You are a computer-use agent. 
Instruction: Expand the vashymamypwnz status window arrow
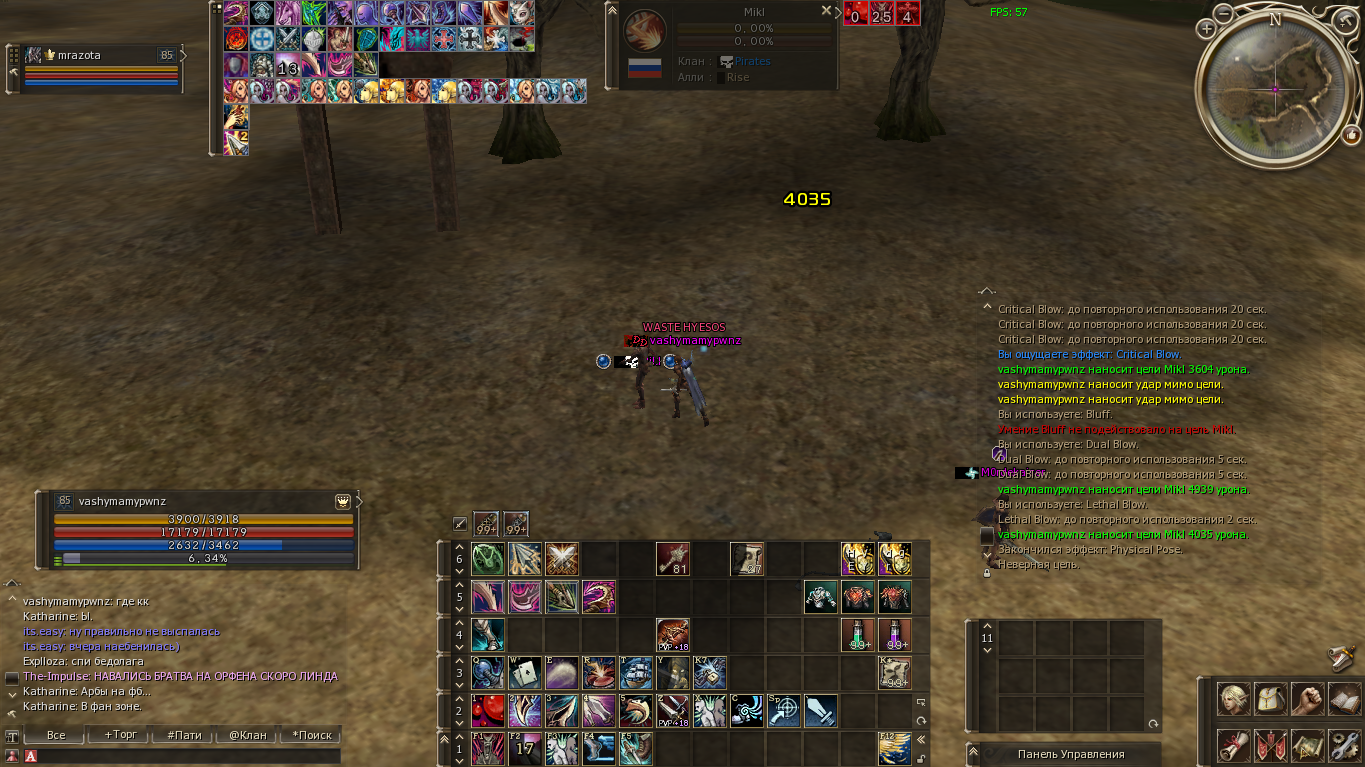(358, 500)
